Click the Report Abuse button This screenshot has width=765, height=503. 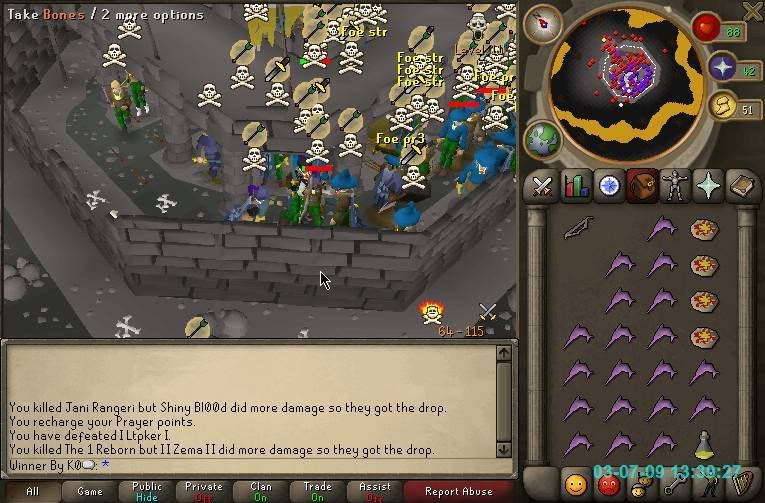[458, 491]
